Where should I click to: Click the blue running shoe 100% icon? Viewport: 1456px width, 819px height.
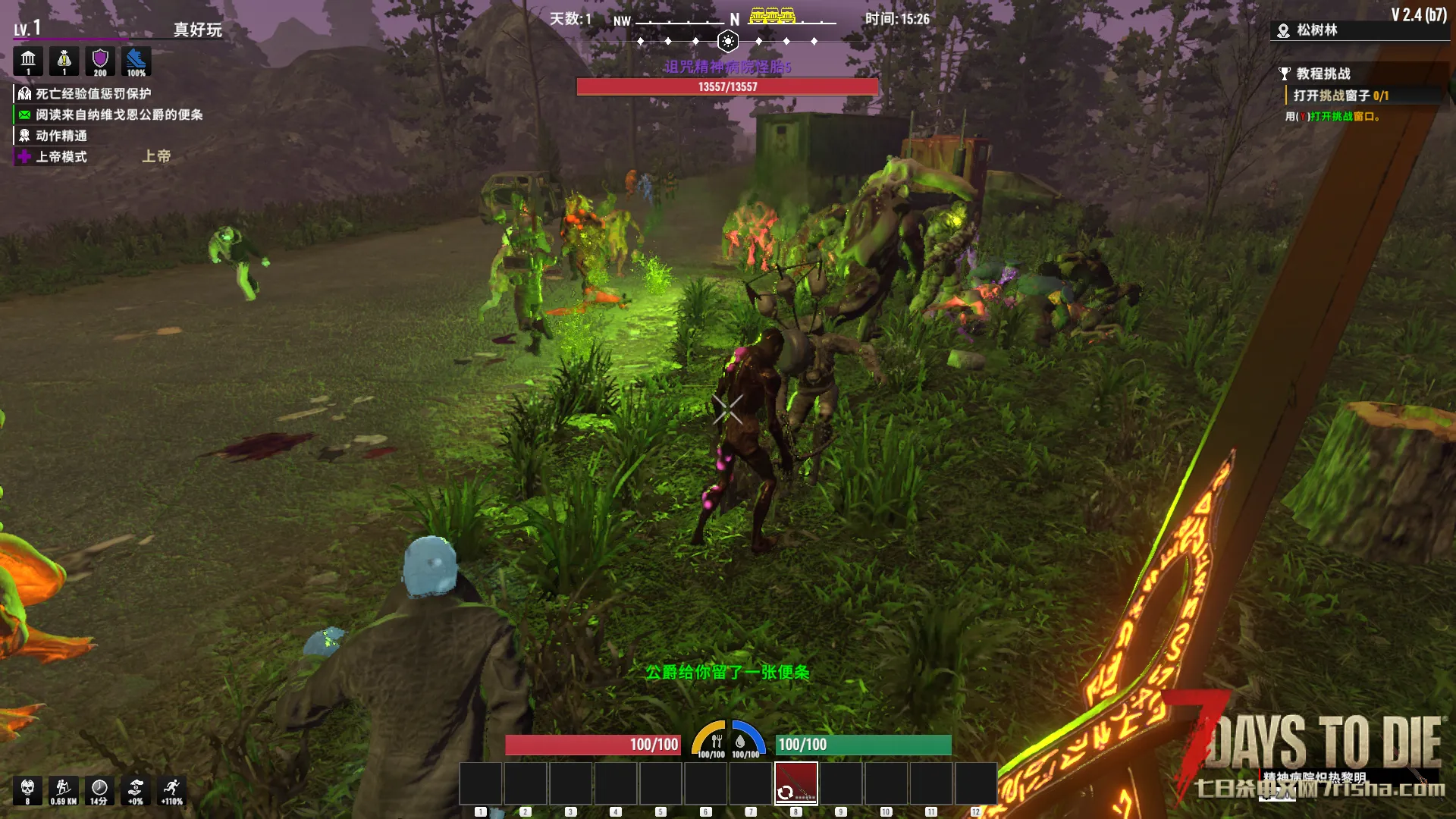(136, 61)
